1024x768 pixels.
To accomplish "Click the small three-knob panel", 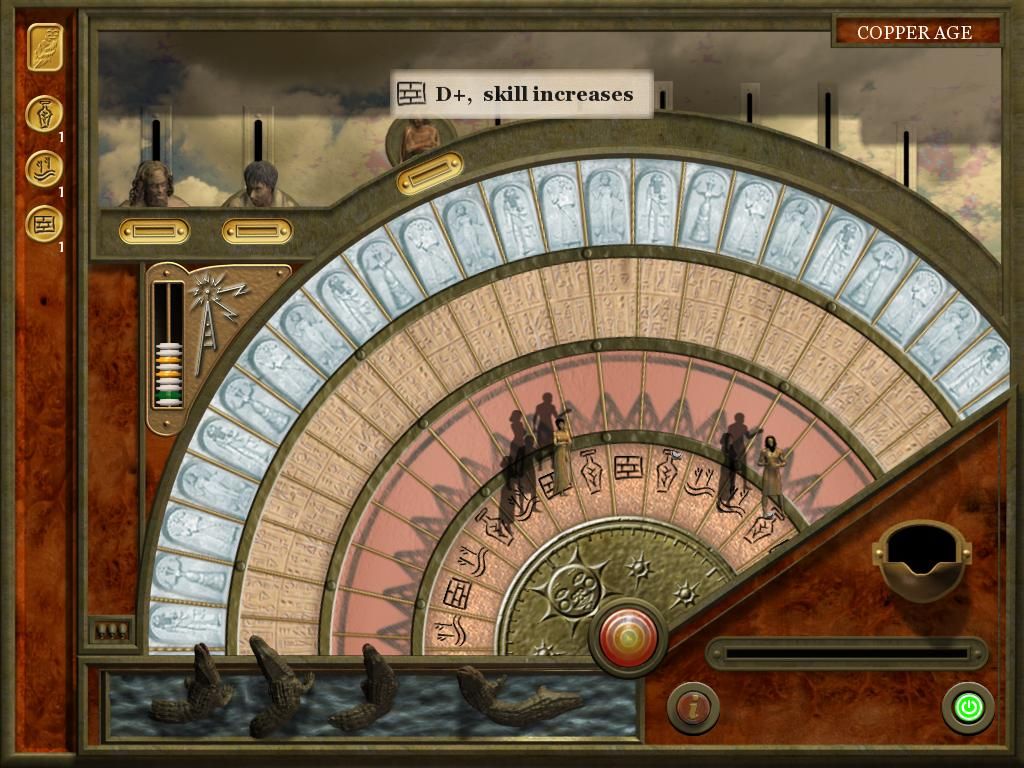I will [109, 630].
